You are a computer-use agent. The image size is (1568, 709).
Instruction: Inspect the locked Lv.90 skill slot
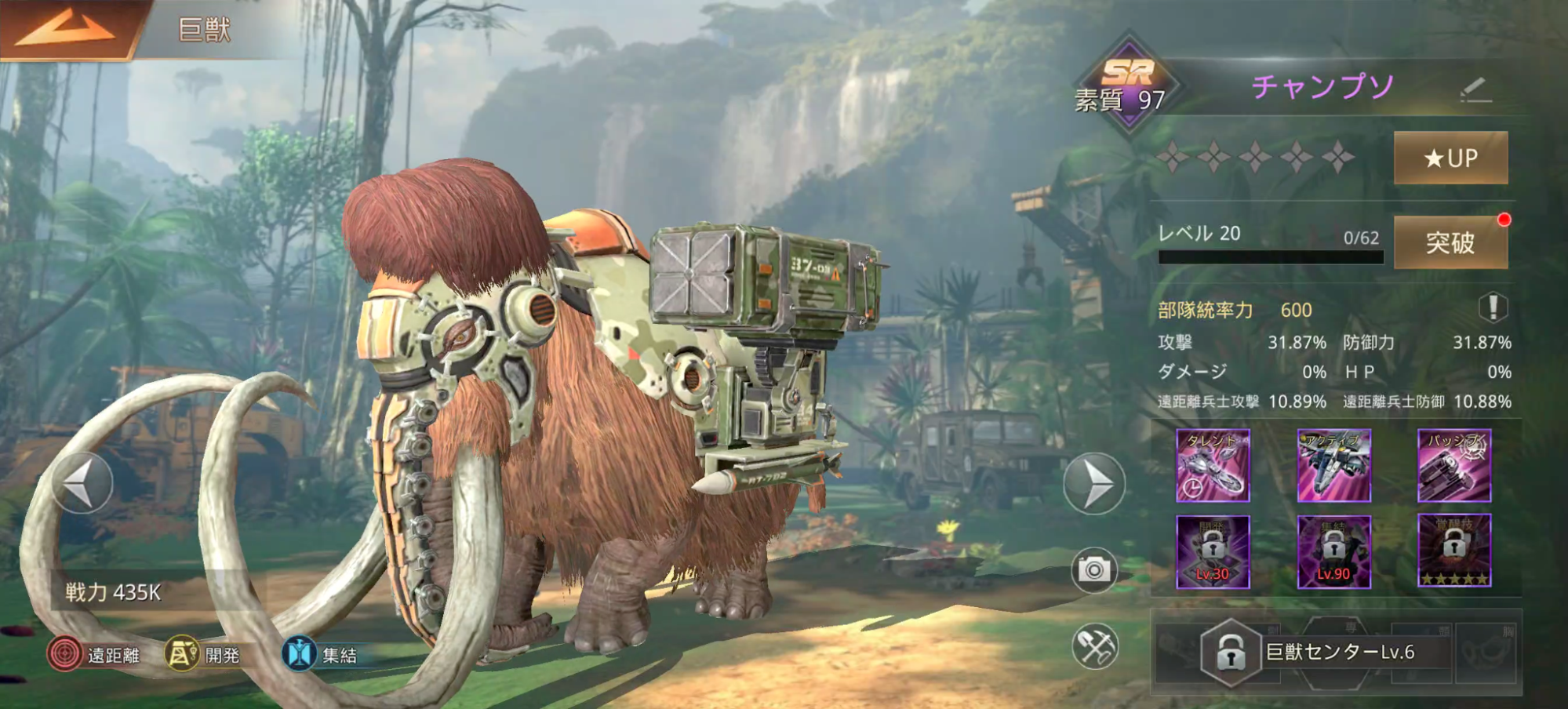(x=1333, y=551)
